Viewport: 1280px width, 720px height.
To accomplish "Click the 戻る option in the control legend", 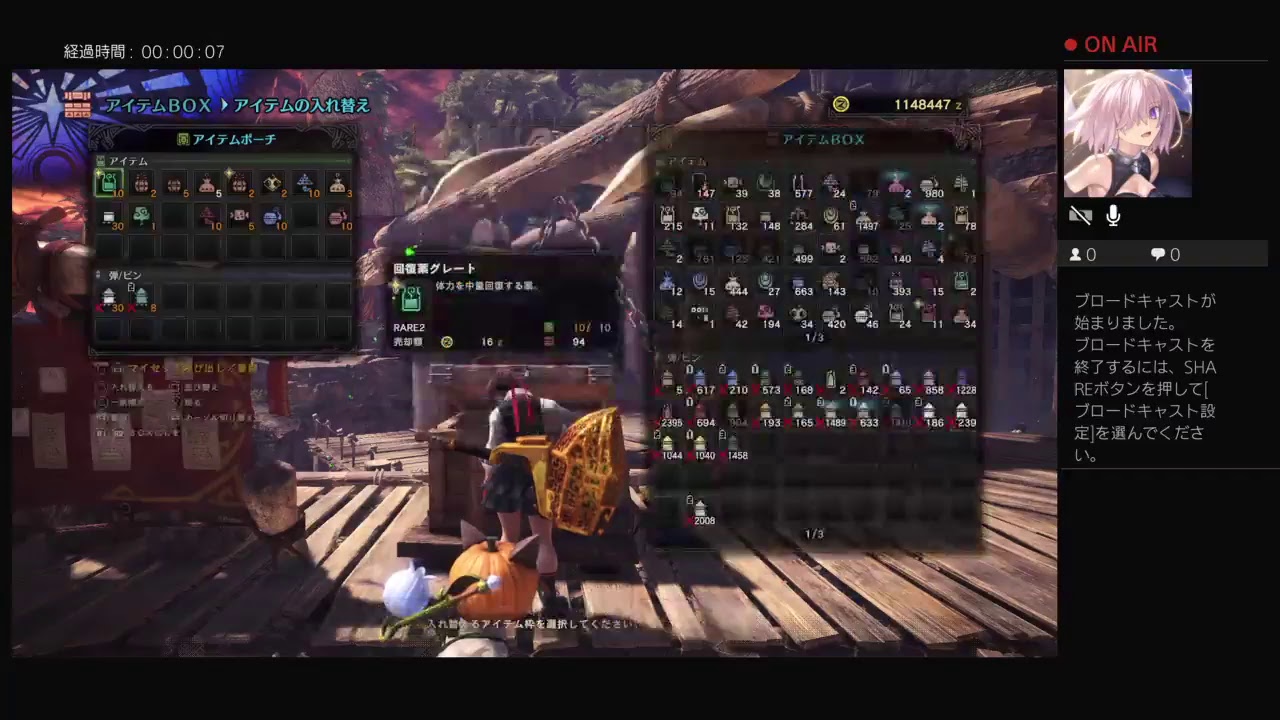I will click(195, 402).
